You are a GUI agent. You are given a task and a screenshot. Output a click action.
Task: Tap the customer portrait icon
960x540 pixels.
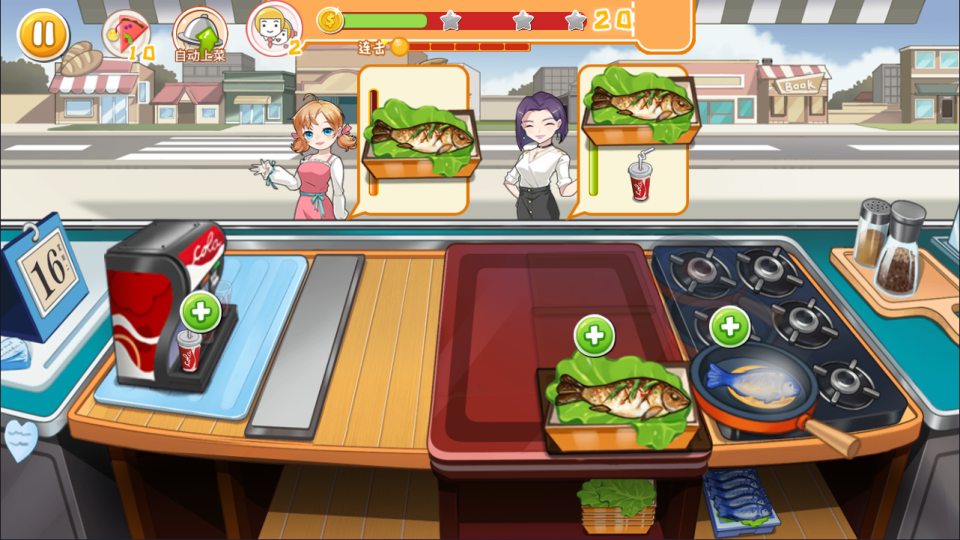(x=273, y=28)
